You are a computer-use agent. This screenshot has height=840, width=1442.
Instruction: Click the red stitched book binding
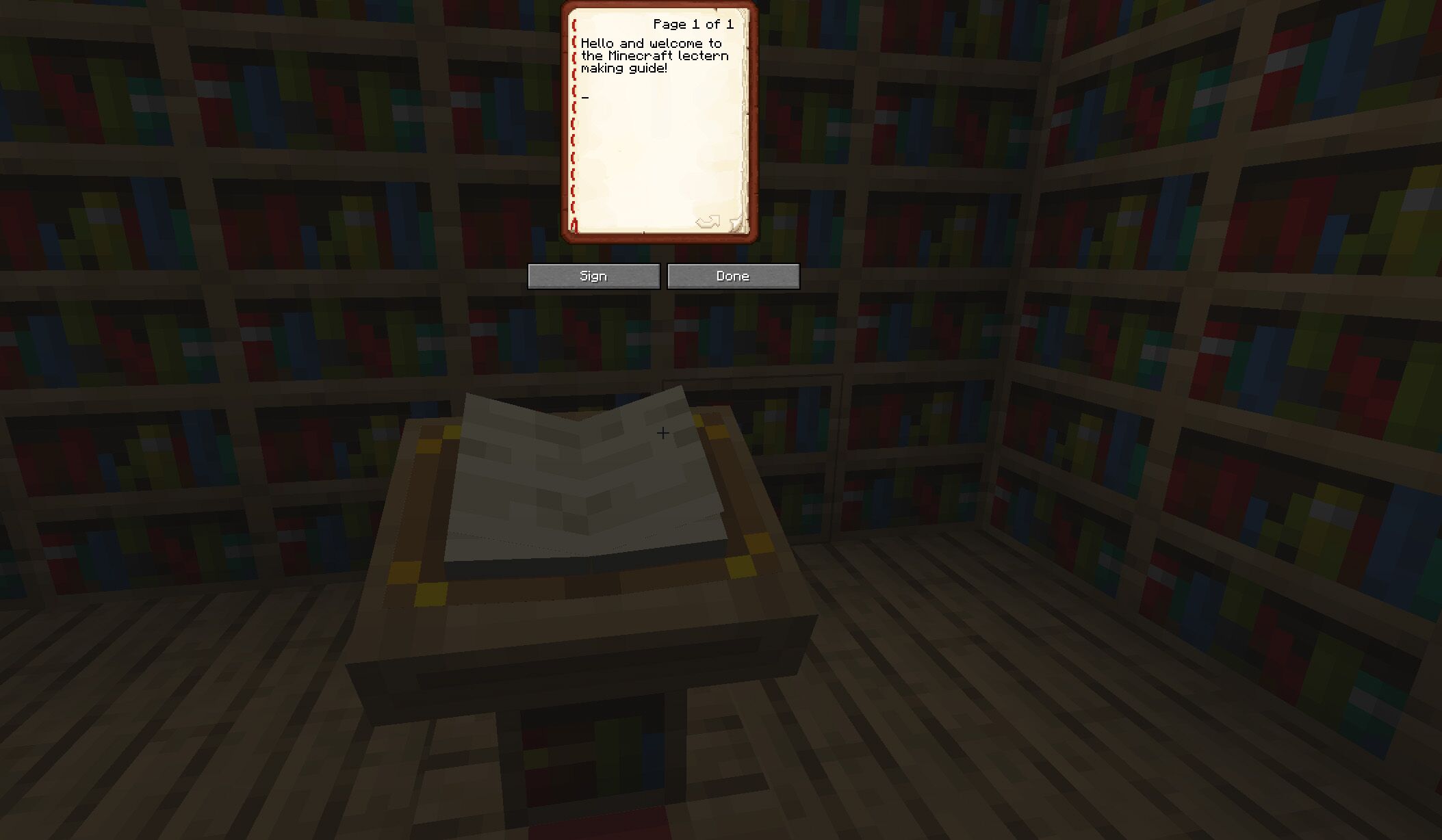(x=574, y=123)
